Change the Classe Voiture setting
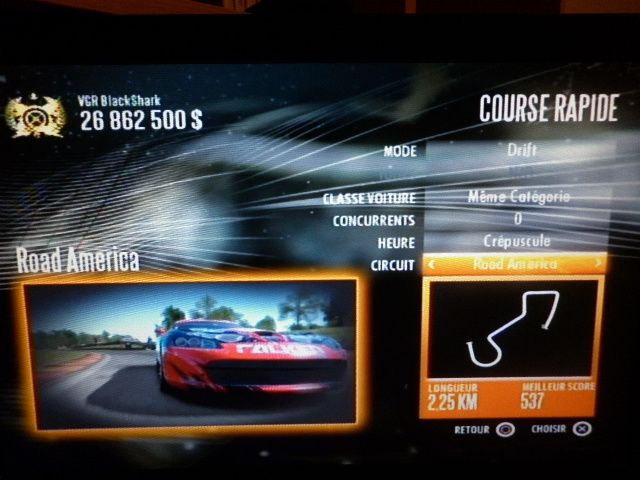 [517, 197]
